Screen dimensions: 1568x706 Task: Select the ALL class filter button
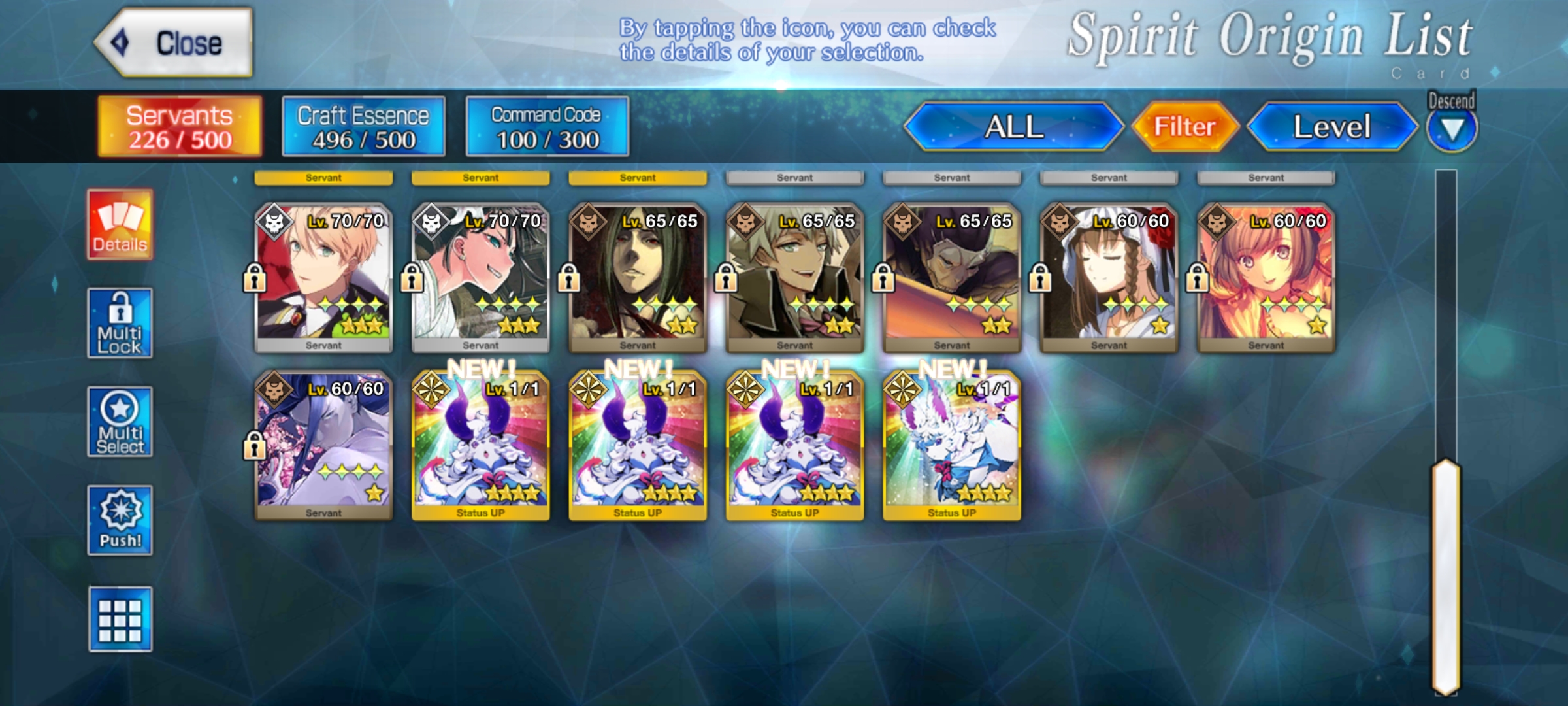(x=1013, y=127)
